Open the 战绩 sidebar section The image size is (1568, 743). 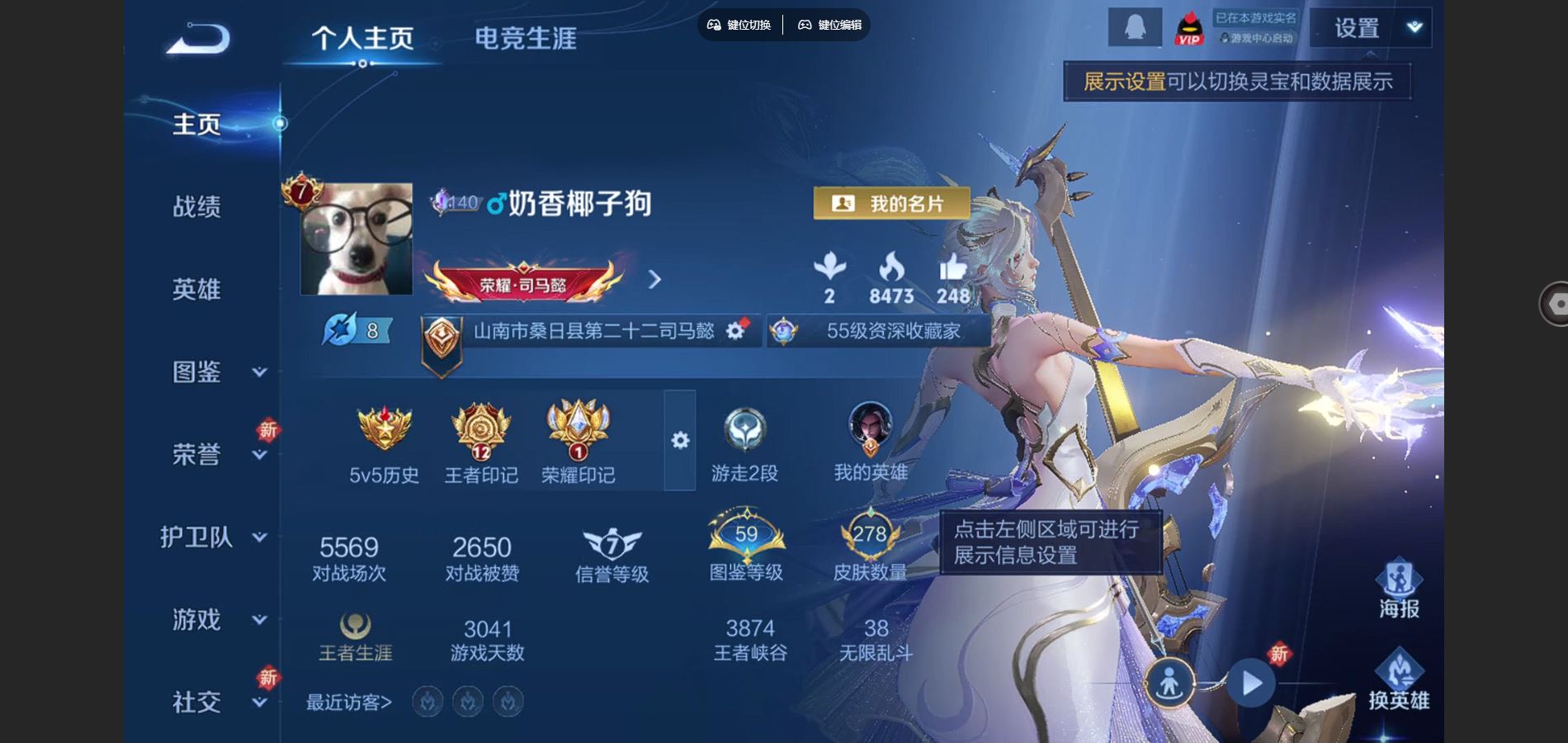click(x=196, y=206)
